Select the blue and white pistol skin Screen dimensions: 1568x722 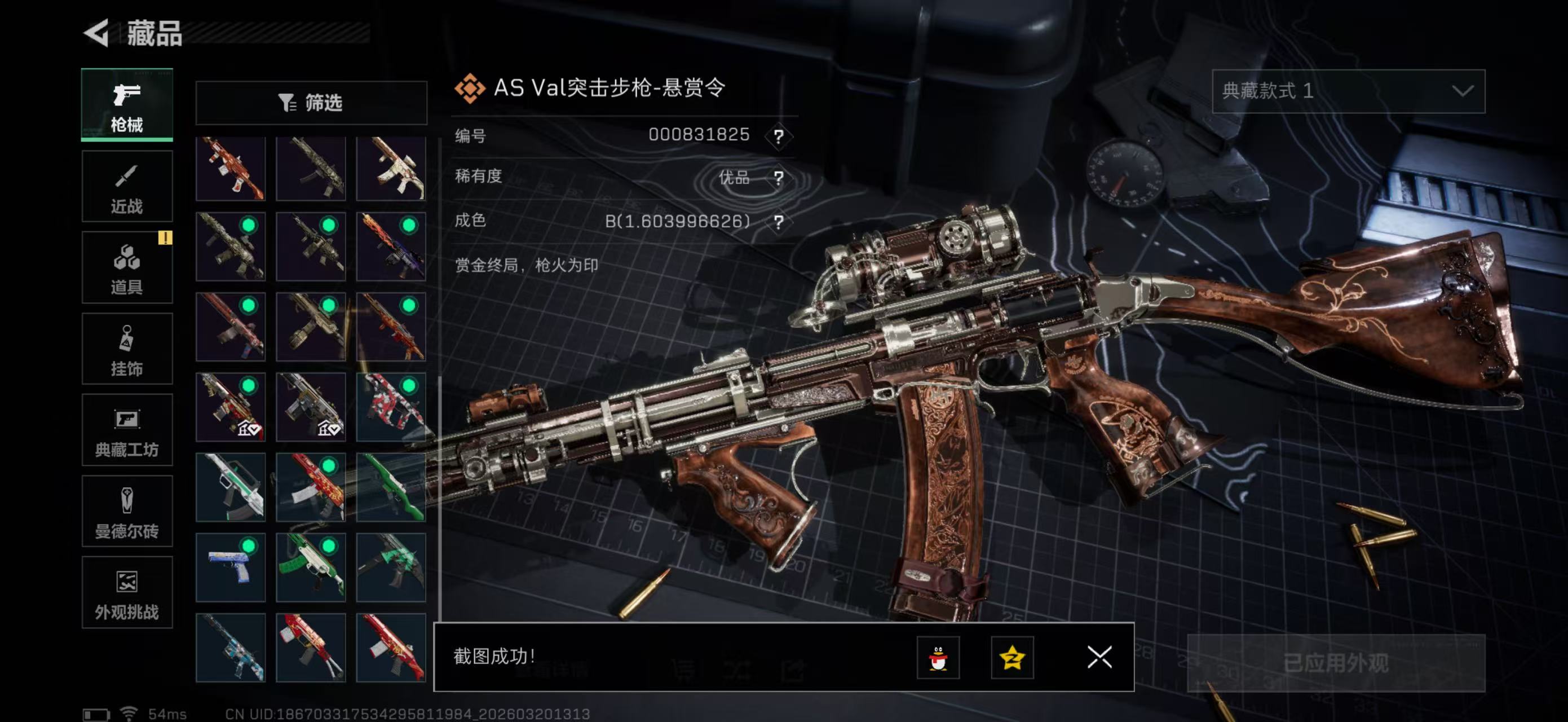230,567
